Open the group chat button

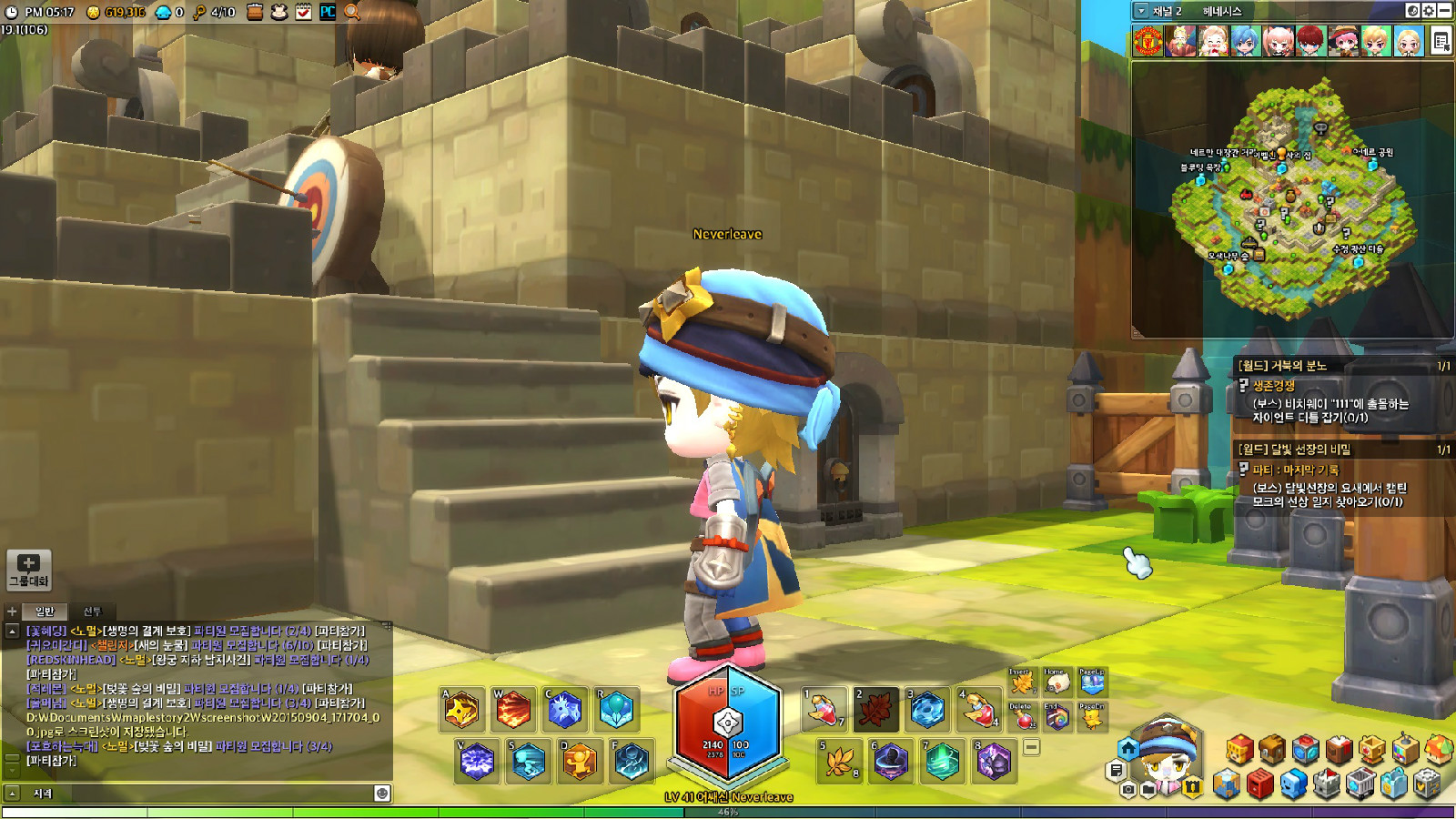28,570
